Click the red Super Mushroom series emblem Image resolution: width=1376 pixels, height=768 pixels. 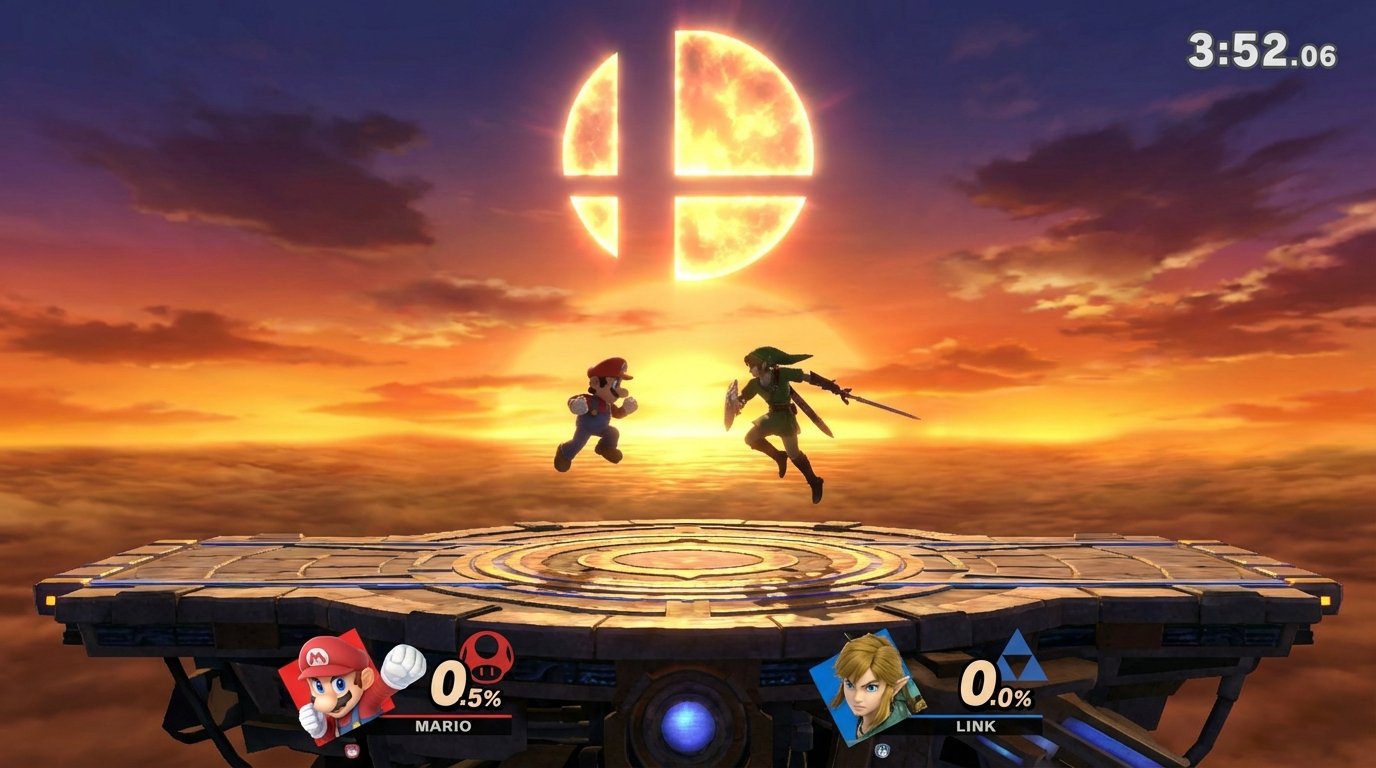point(486,656)
